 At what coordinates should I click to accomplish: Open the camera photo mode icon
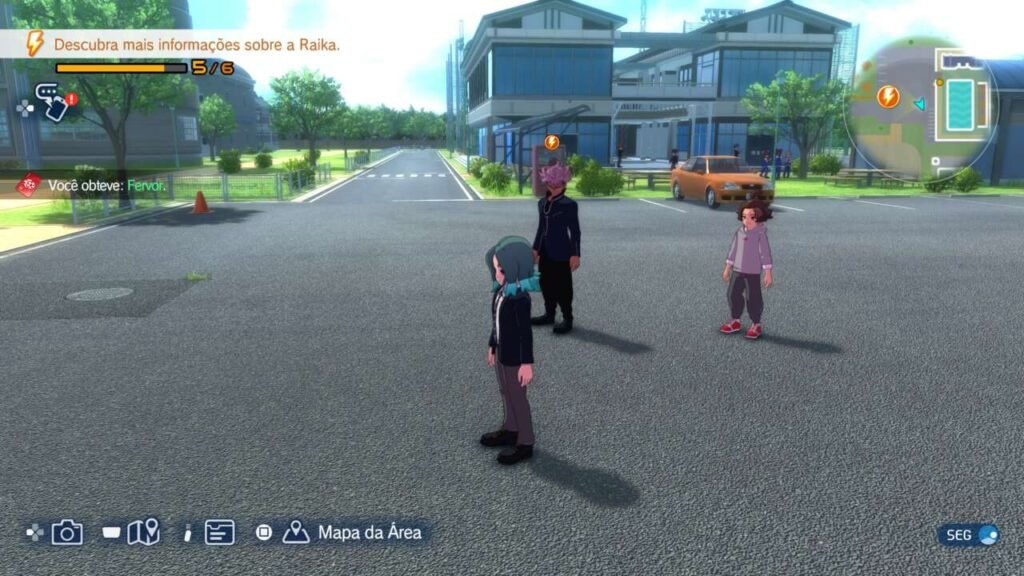click(x=67, y=532)
